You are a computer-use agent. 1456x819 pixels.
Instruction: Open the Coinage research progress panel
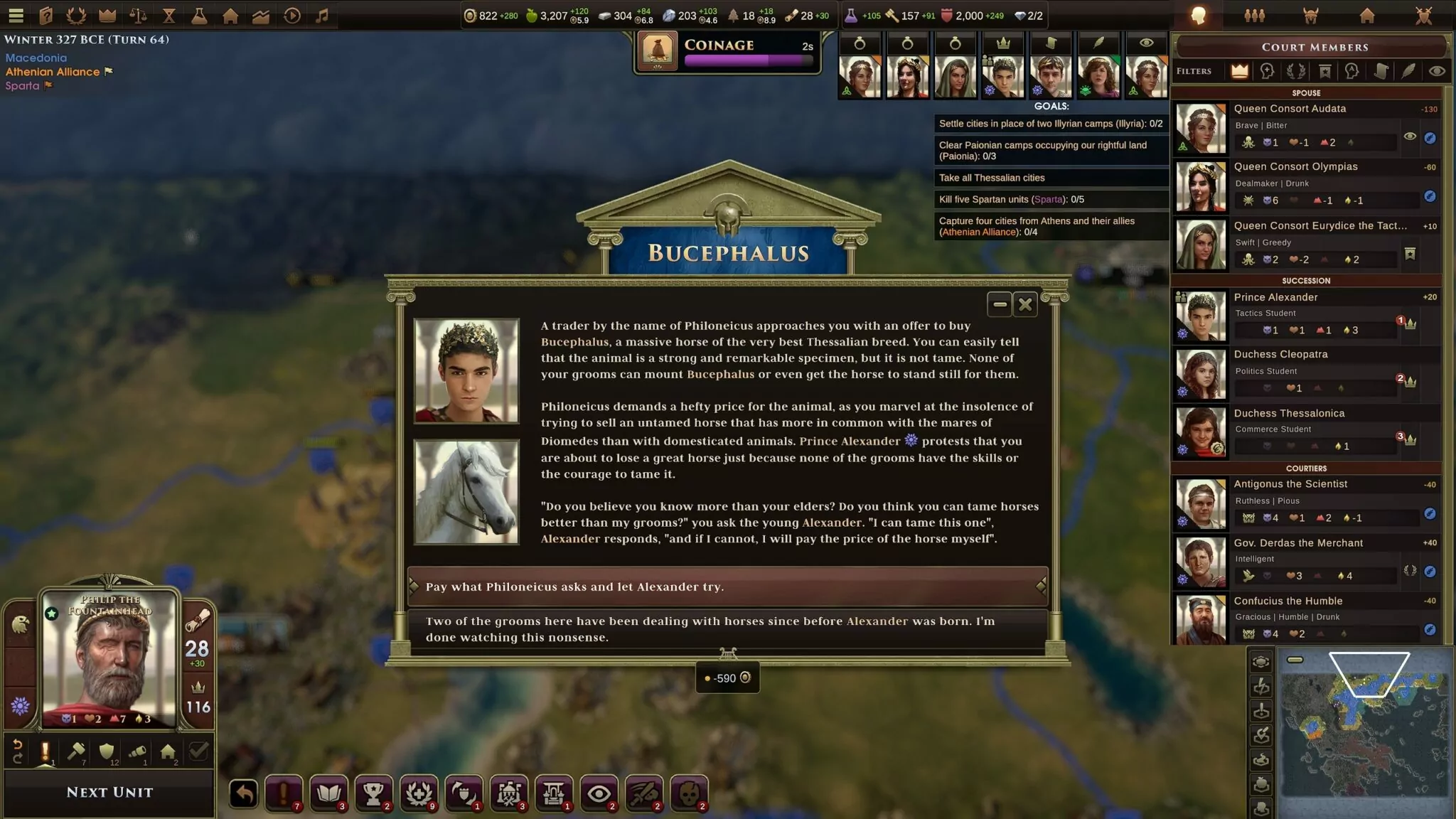tap(727, 52)
